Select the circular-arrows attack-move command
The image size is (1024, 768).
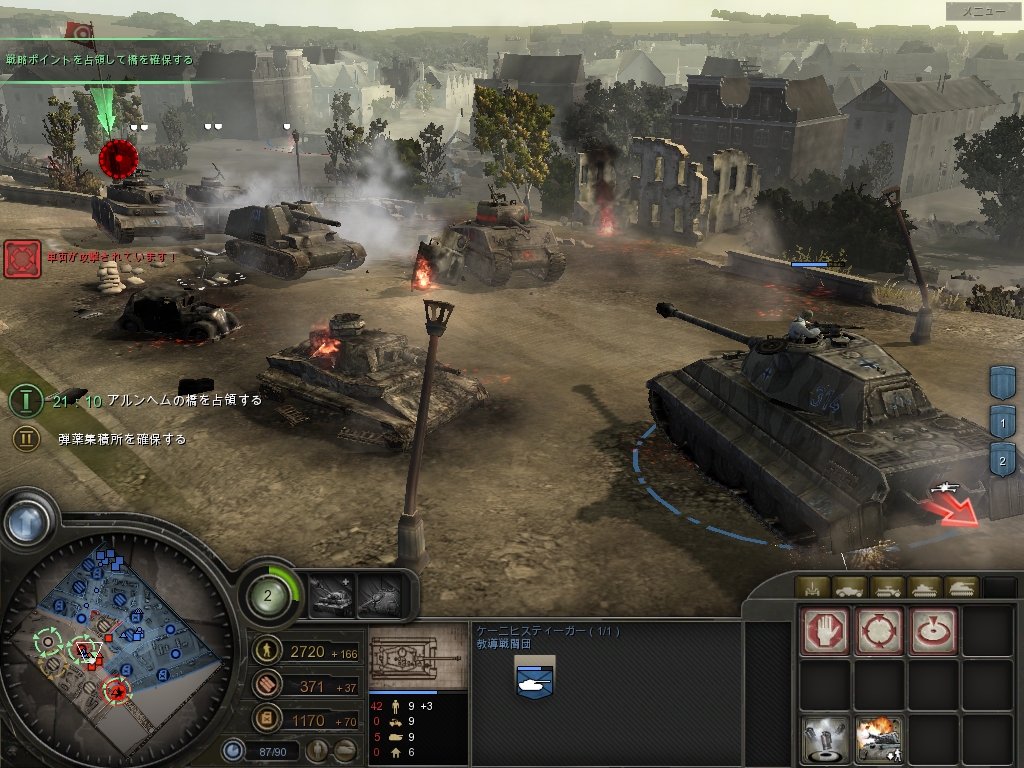(879, 631)
